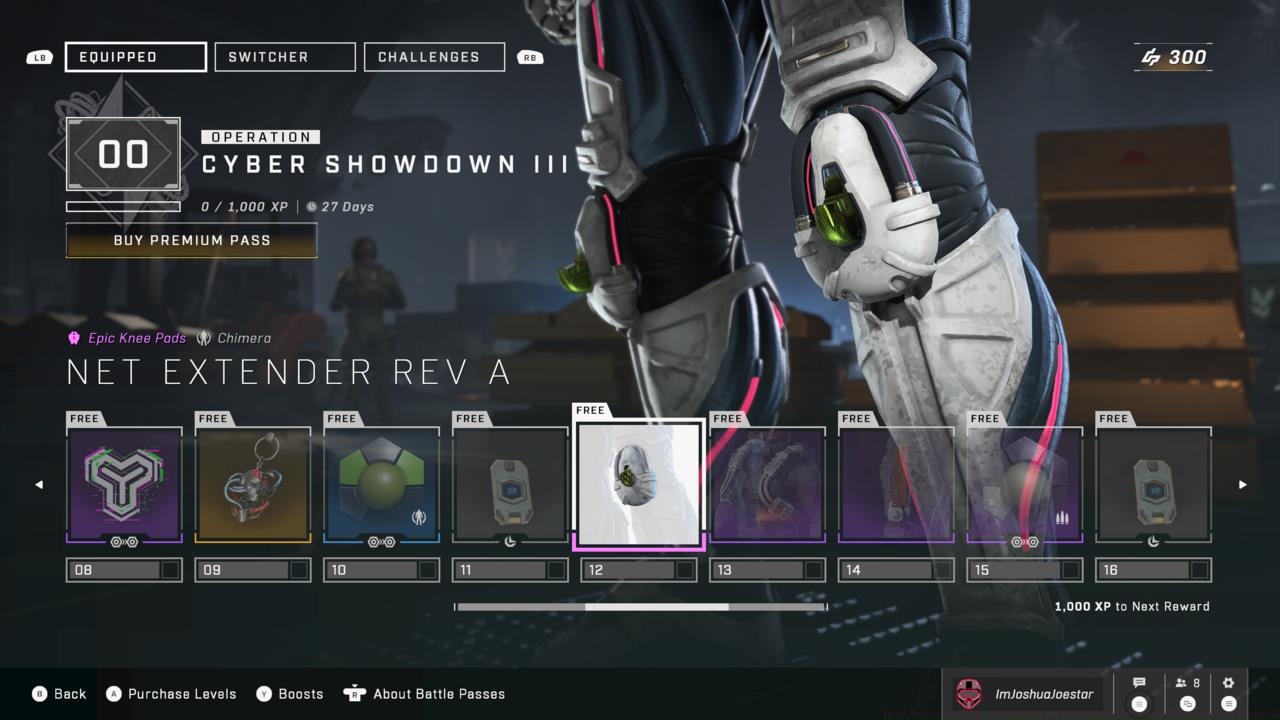The height and width of the screenshot is (720, 1280).
Task: Switch to the Equipped tab
Action: (136, 57)
